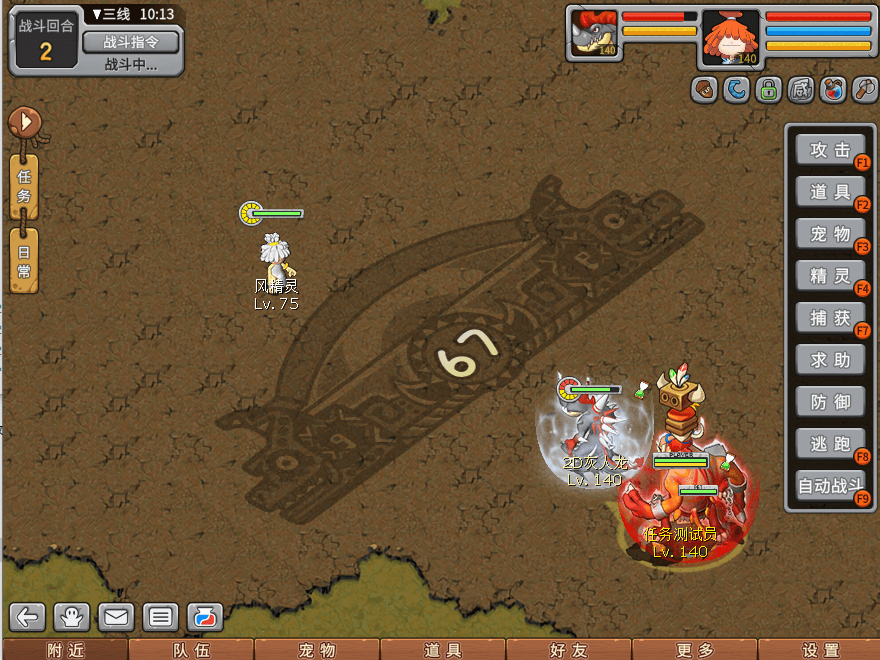Viewport: 880px width, 660px height.
Task: Click the green padlock icon
Action: pyautogui.click(x=768, y=90)
